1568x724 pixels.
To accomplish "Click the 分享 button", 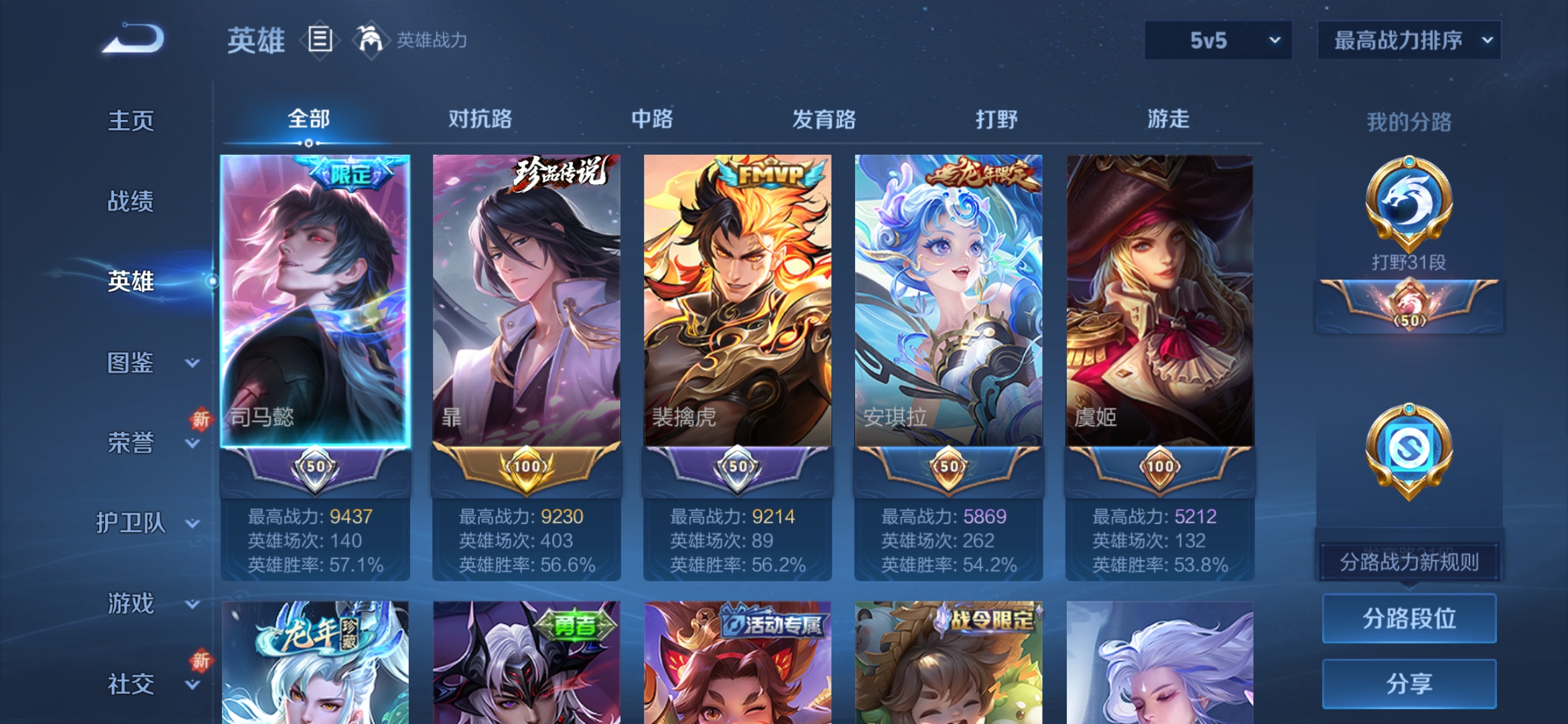I will coord(1409,685).
